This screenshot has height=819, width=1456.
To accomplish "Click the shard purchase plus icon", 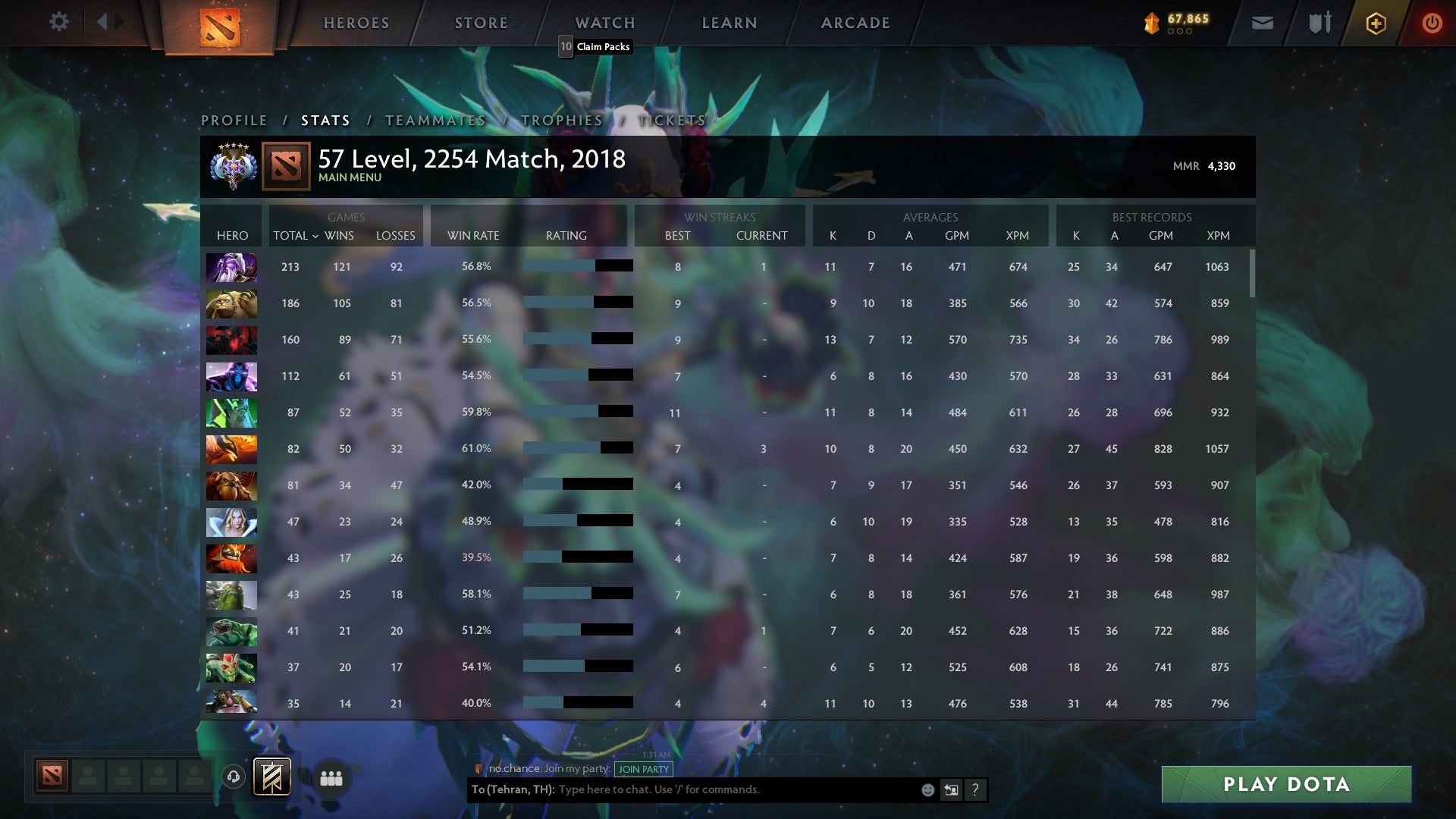I will tap(1375, 23).
